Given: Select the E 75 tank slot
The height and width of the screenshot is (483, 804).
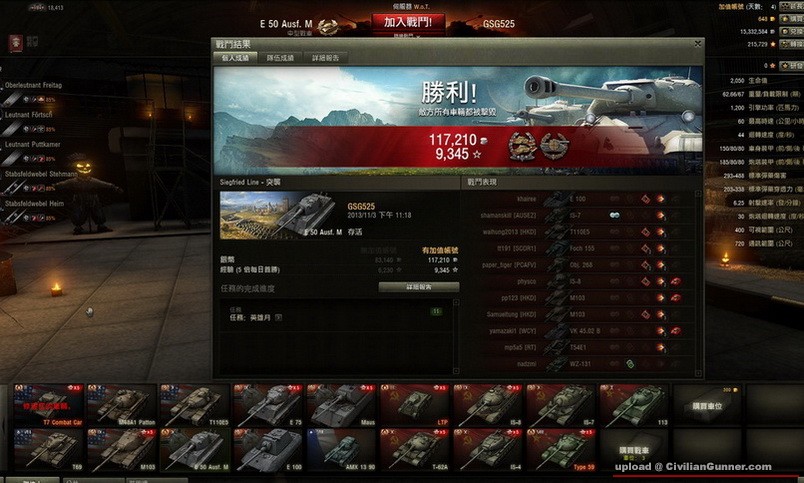Looking at the screenshot, I should tap(268, 405).
